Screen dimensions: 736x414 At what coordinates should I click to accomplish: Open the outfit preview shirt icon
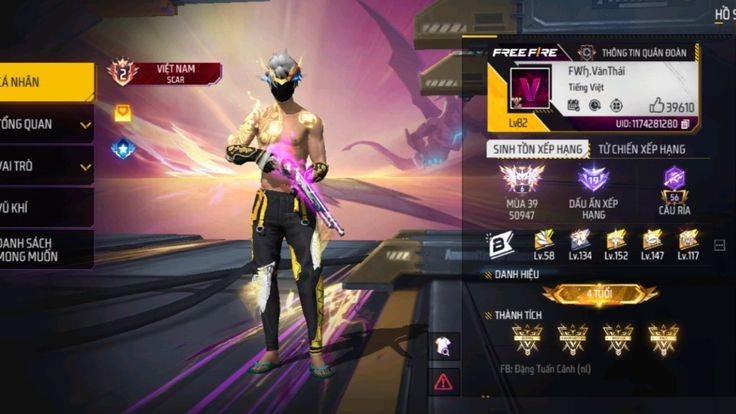pos(443,346)
